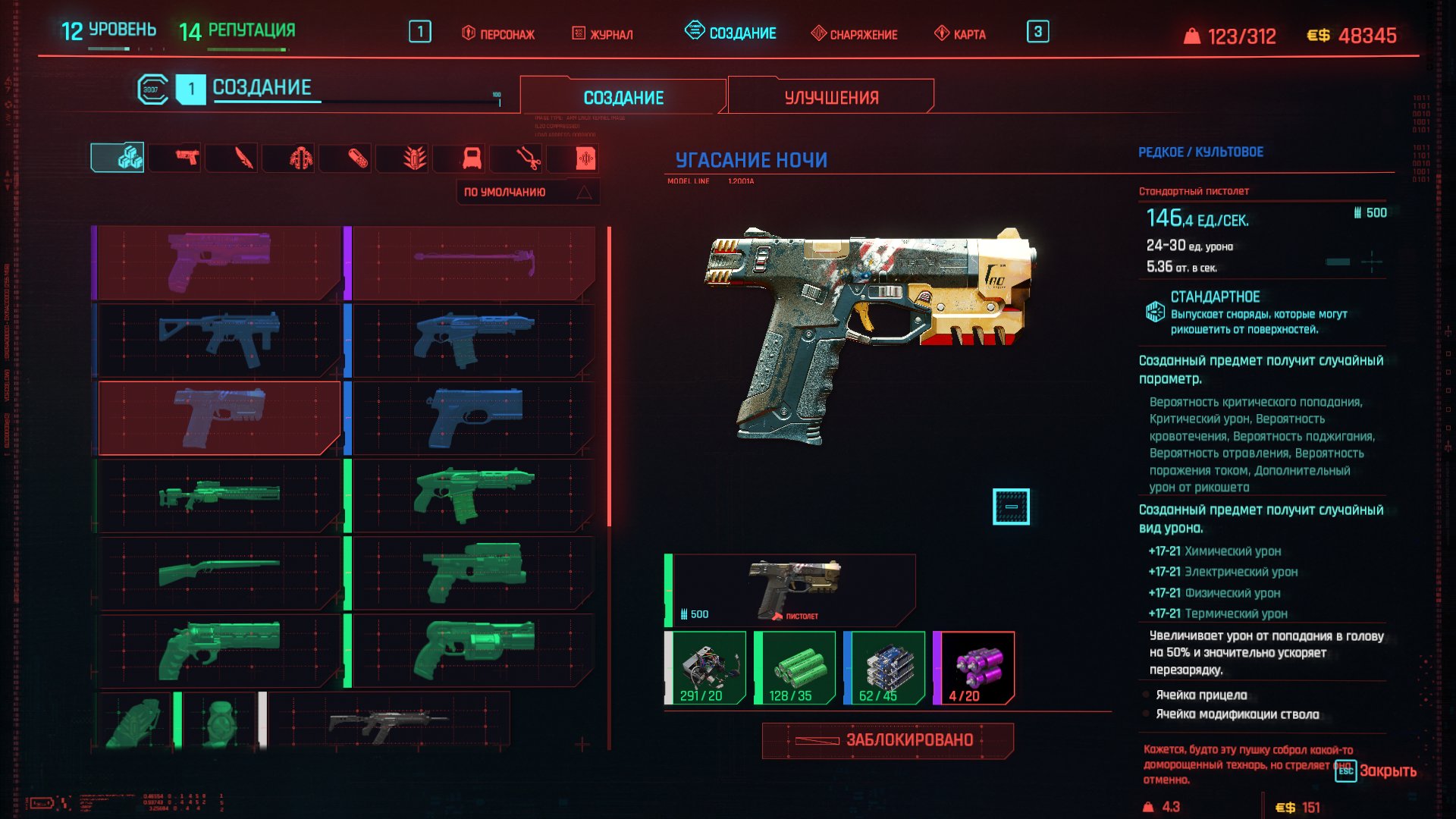Choose the blue submachine gun recipe
This screenshot has width=1456, height=819.
(x=219, y=340)
